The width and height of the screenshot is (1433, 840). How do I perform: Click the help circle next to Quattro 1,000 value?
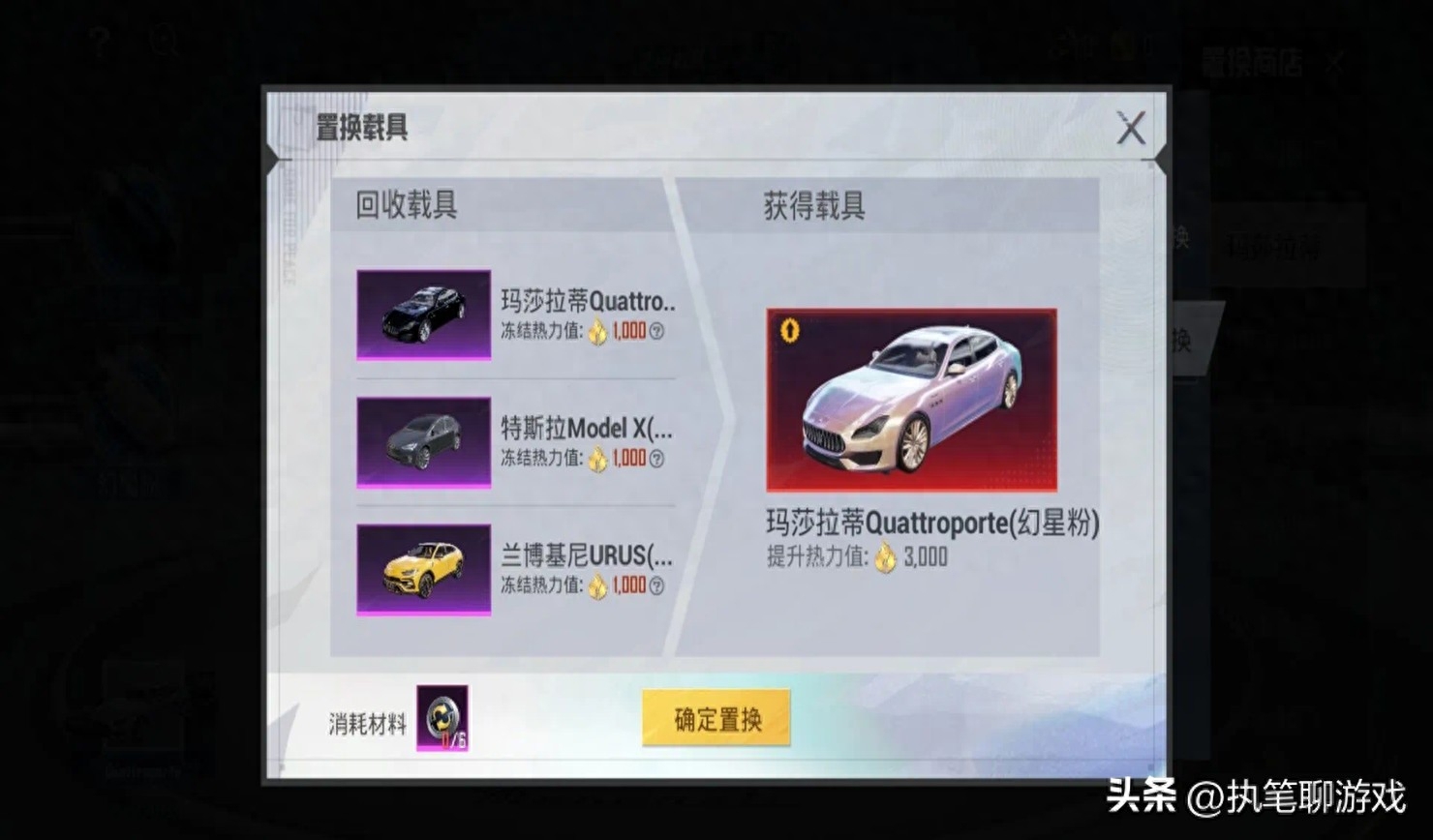click(x=656, y=332)
